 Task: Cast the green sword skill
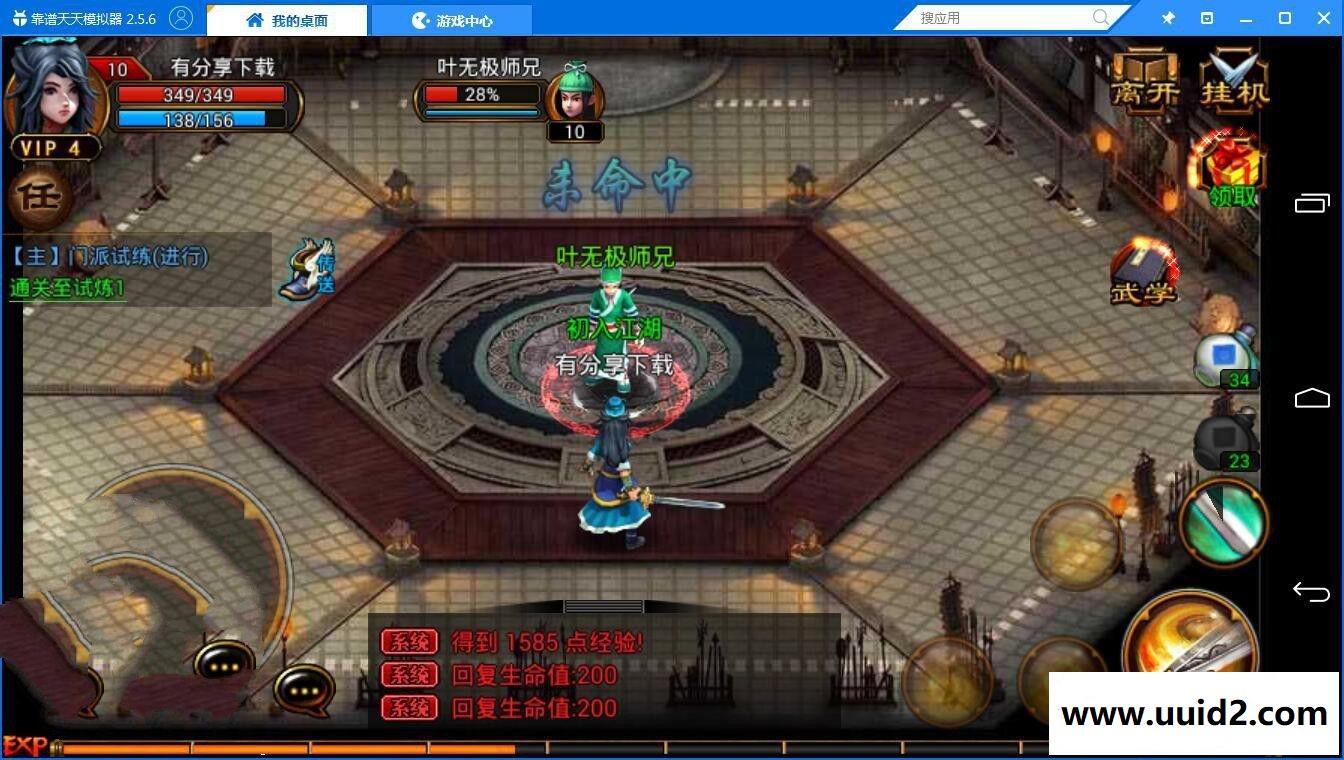tap(1222, 523)
